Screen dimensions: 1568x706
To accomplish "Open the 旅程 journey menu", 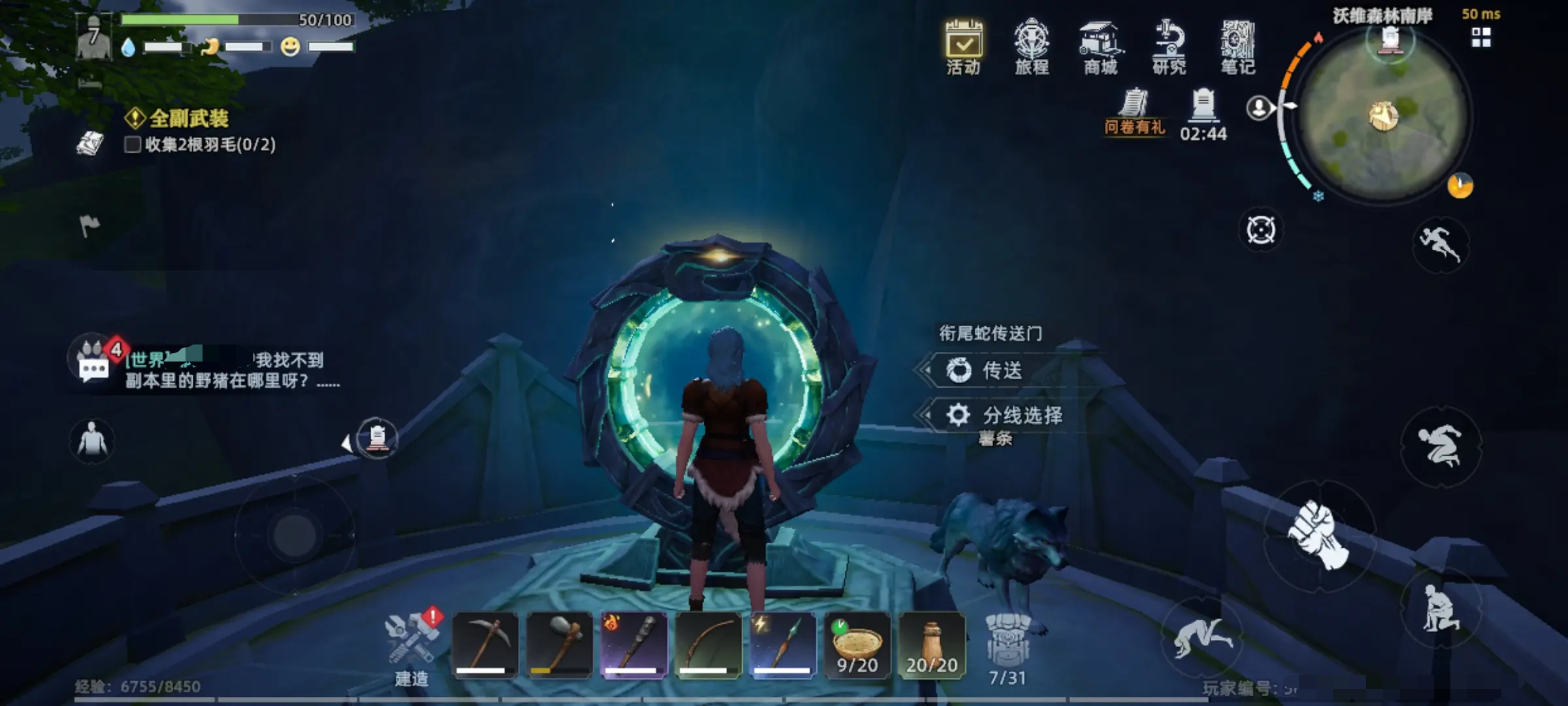I will [x=1032, y=47].
